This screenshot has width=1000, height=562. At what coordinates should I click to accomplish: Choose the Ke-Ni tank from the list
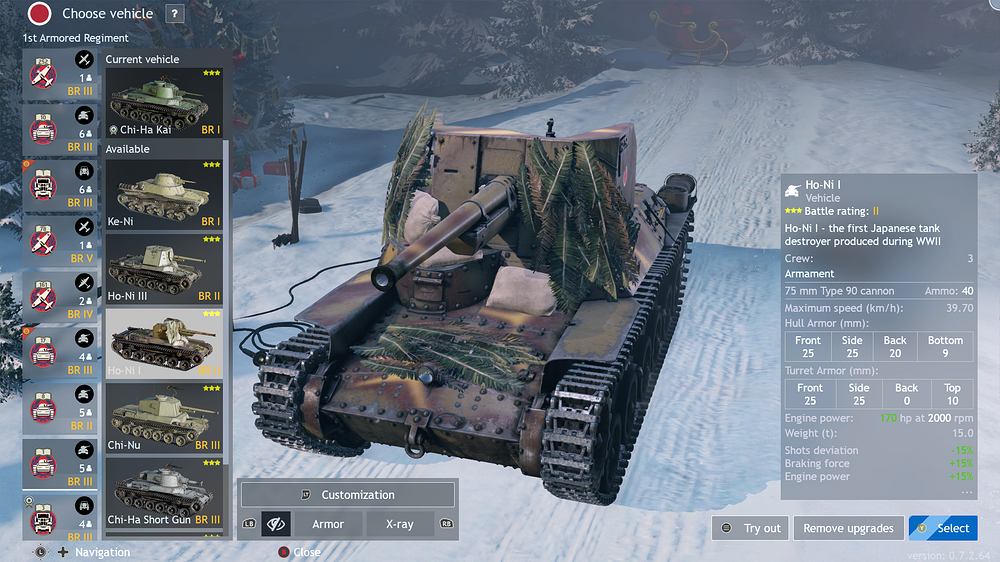coord(164,194)
